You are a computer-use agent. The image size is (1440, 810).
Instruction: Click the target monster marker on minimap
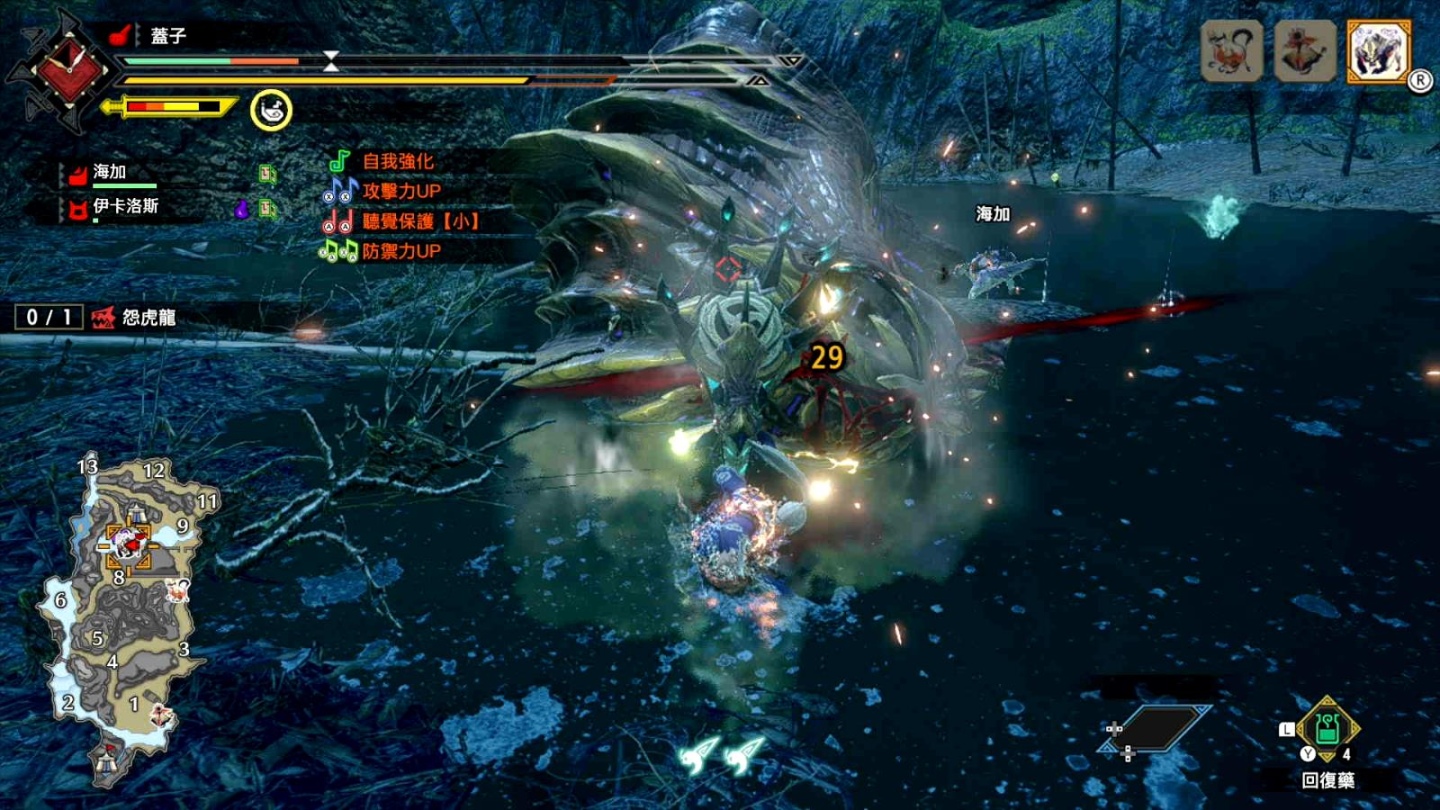coord(126,544)
